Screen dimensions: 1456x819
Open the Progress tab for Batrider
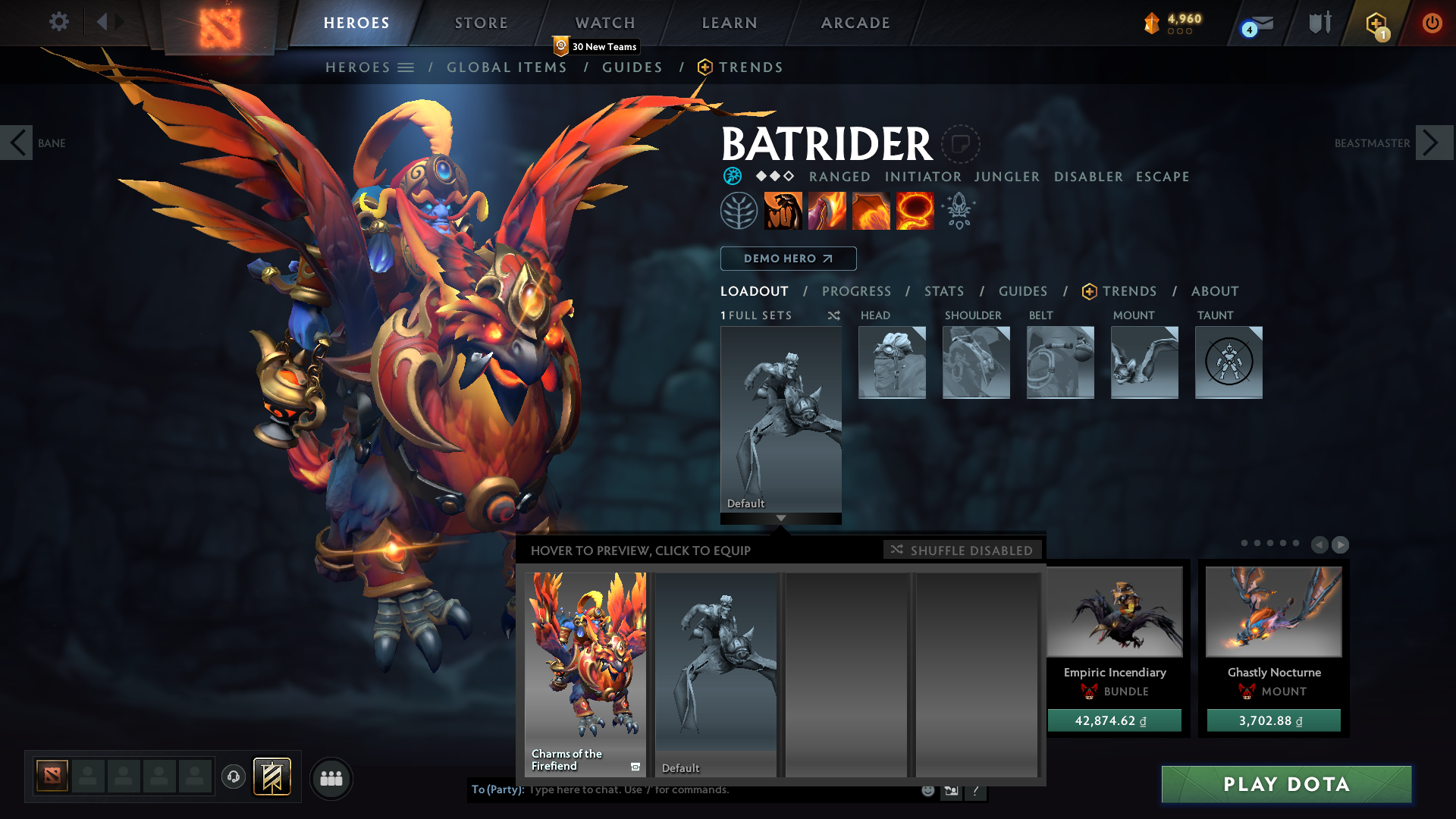click(x=856, y=291)
